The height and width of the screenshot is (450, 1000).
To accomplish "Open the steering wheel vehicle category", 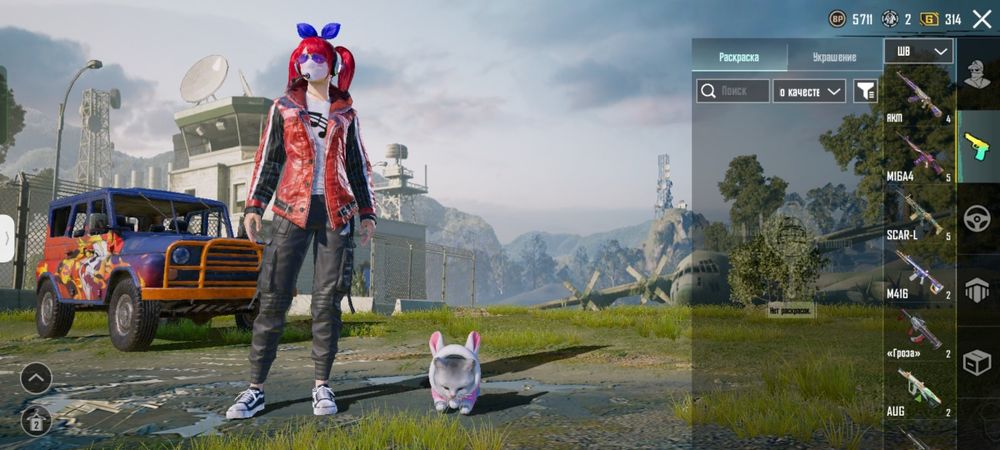I will click(x=978, y=218).
